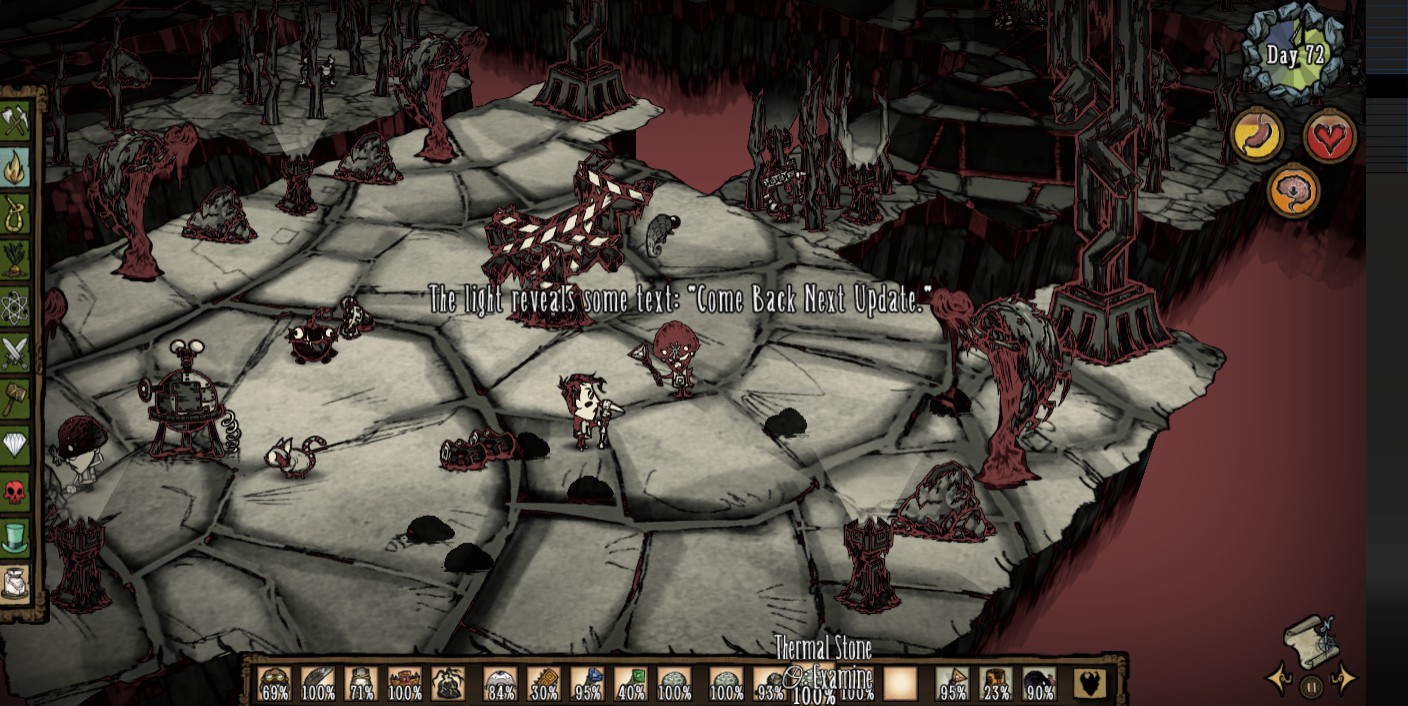
Task: Switch to the Dress tab with top hat
Action: point(16,537)
